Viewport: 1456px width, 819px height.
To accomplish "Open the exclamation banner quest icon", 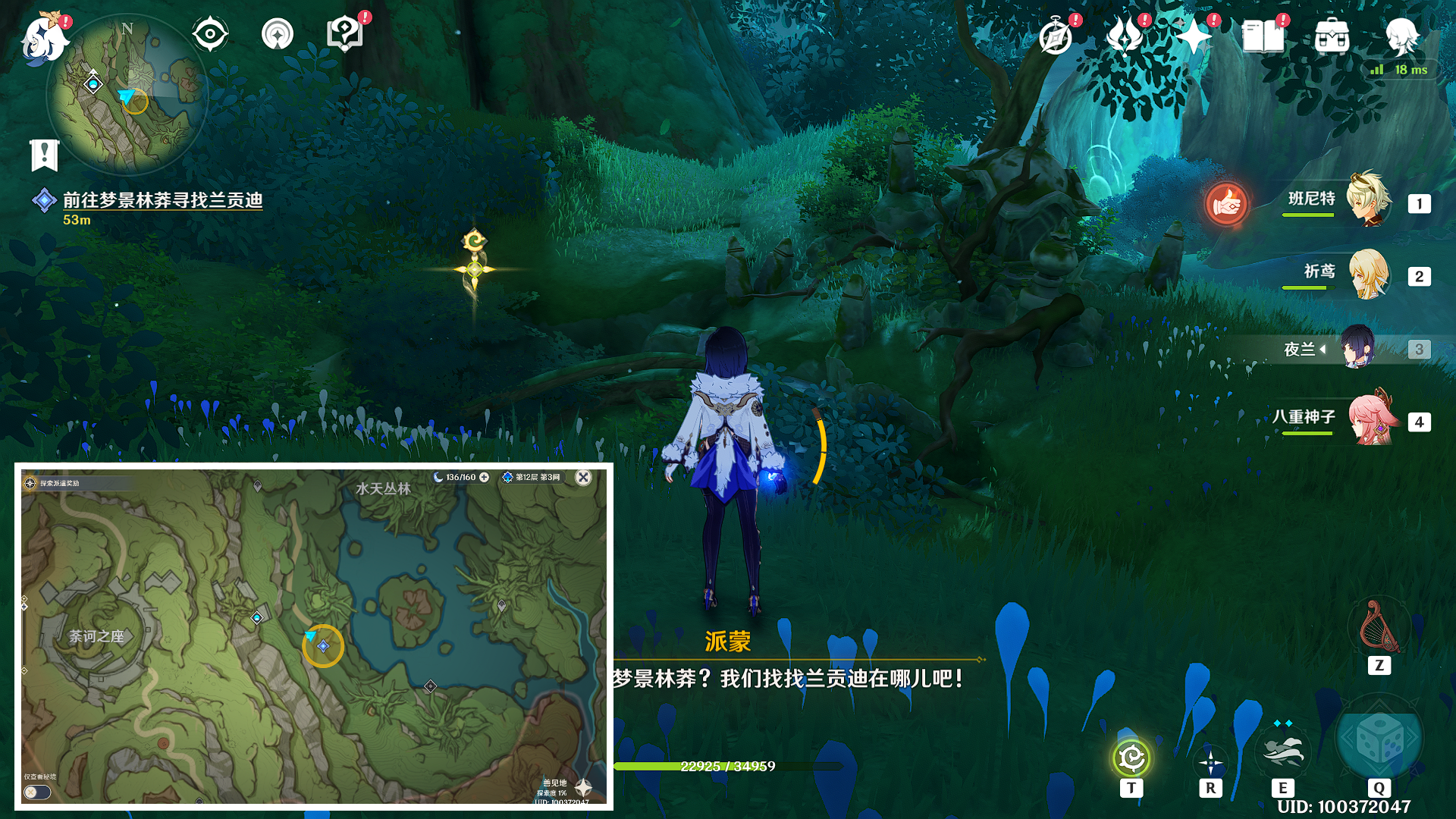I will [x=44, y=155].
